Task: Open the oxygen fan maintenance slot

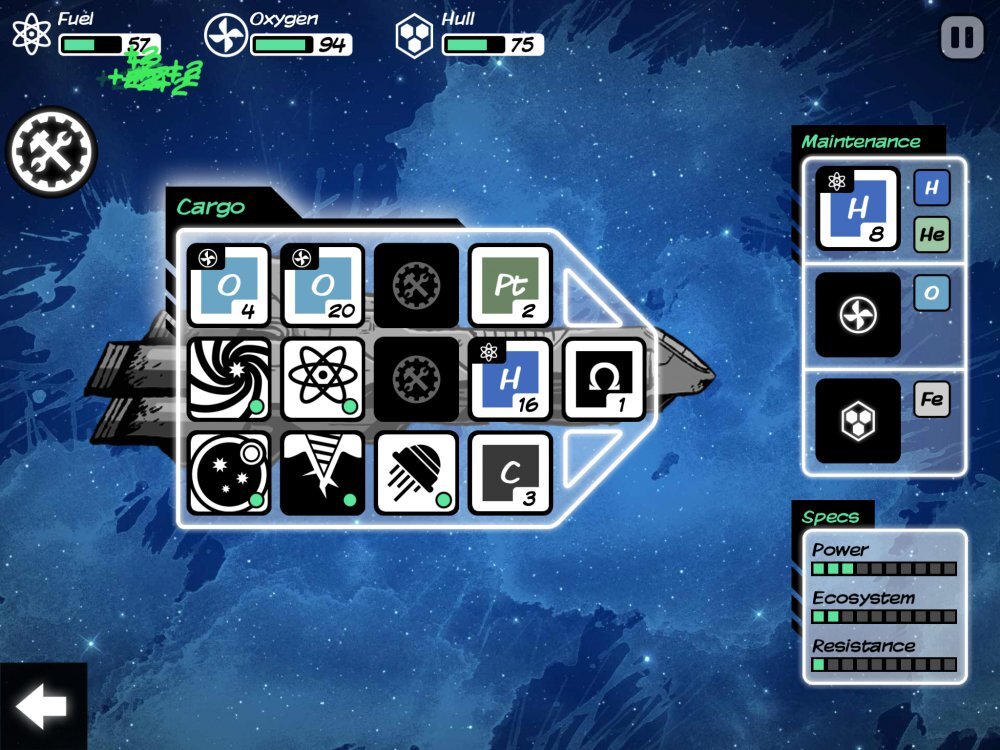Action: [x=857, y=314]
